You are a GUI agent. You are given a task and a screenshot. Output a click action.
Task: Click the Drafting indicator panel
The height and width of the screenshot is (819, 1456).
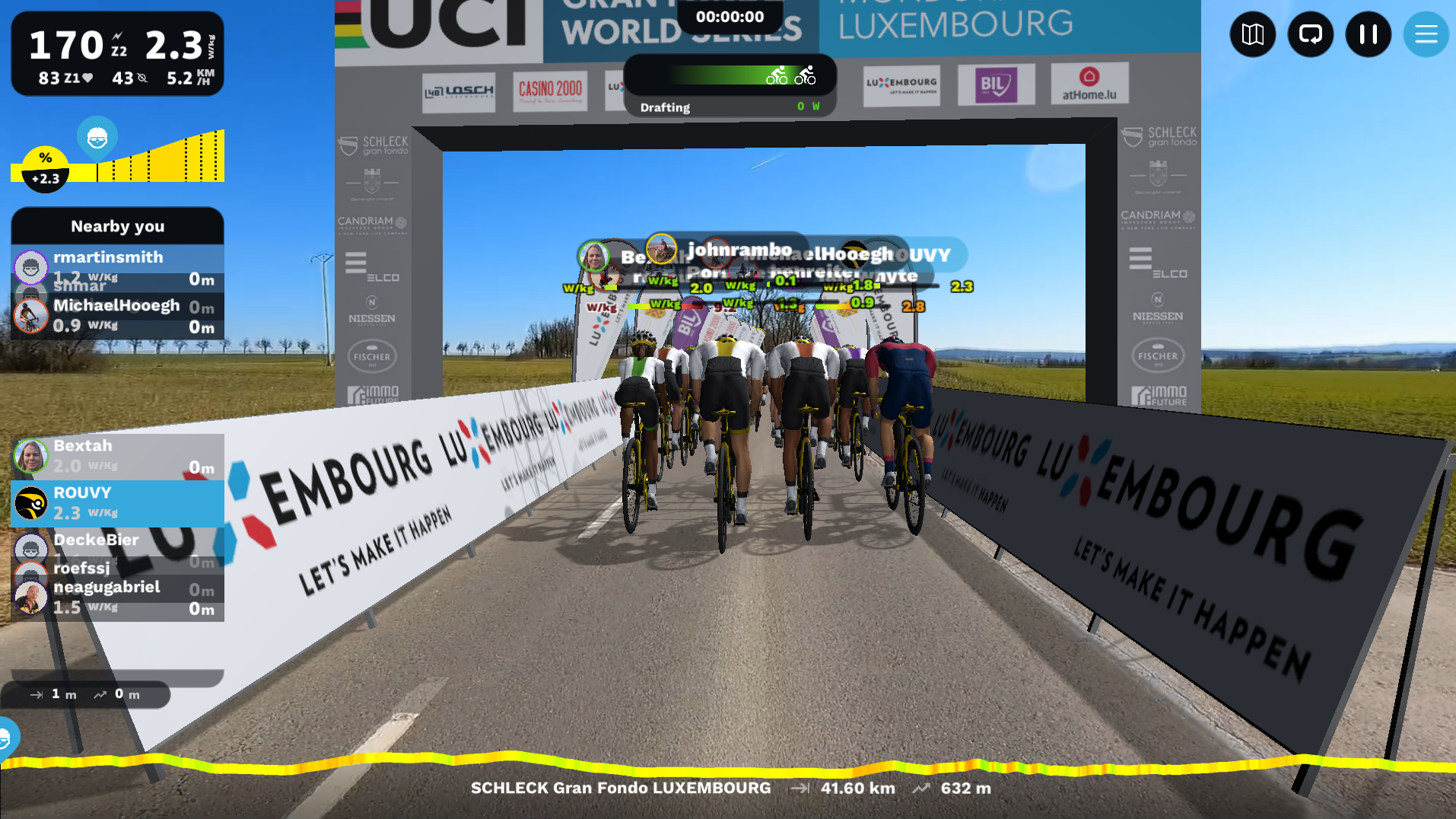730,86
